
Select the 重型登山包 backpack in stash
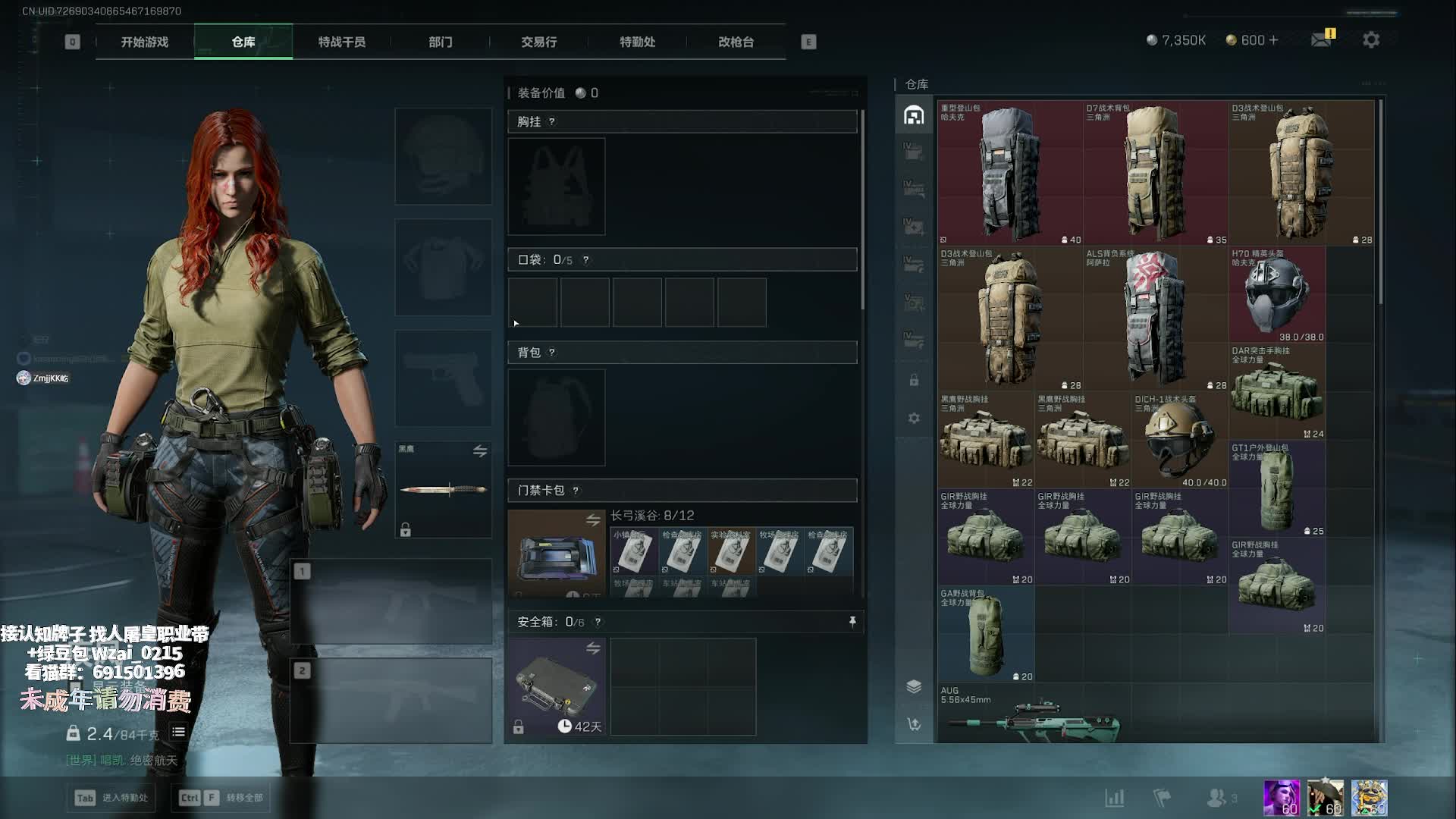[1009, 174]
